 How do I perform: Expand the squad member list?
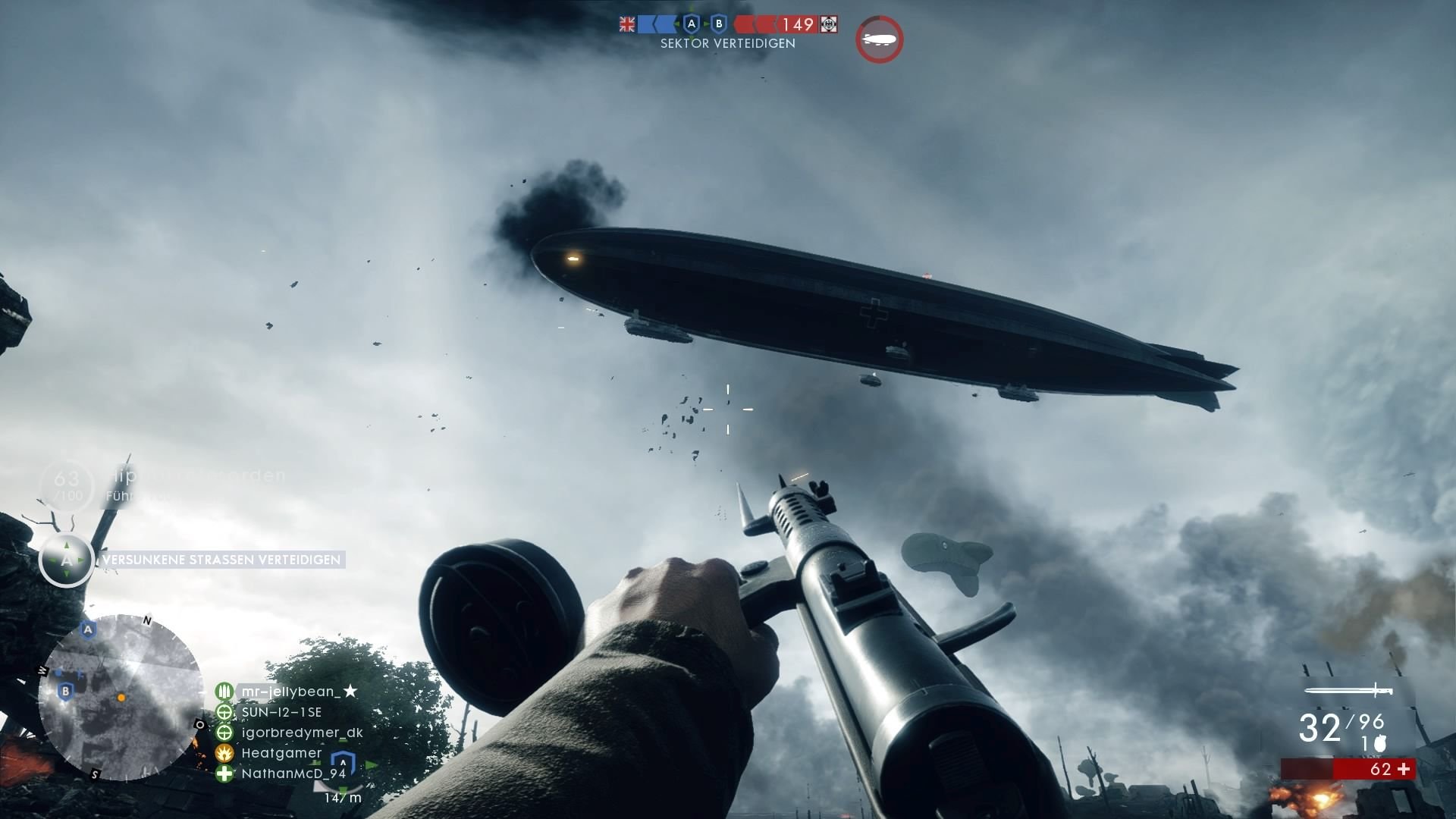pyautogui.click(x=288, y=732)
